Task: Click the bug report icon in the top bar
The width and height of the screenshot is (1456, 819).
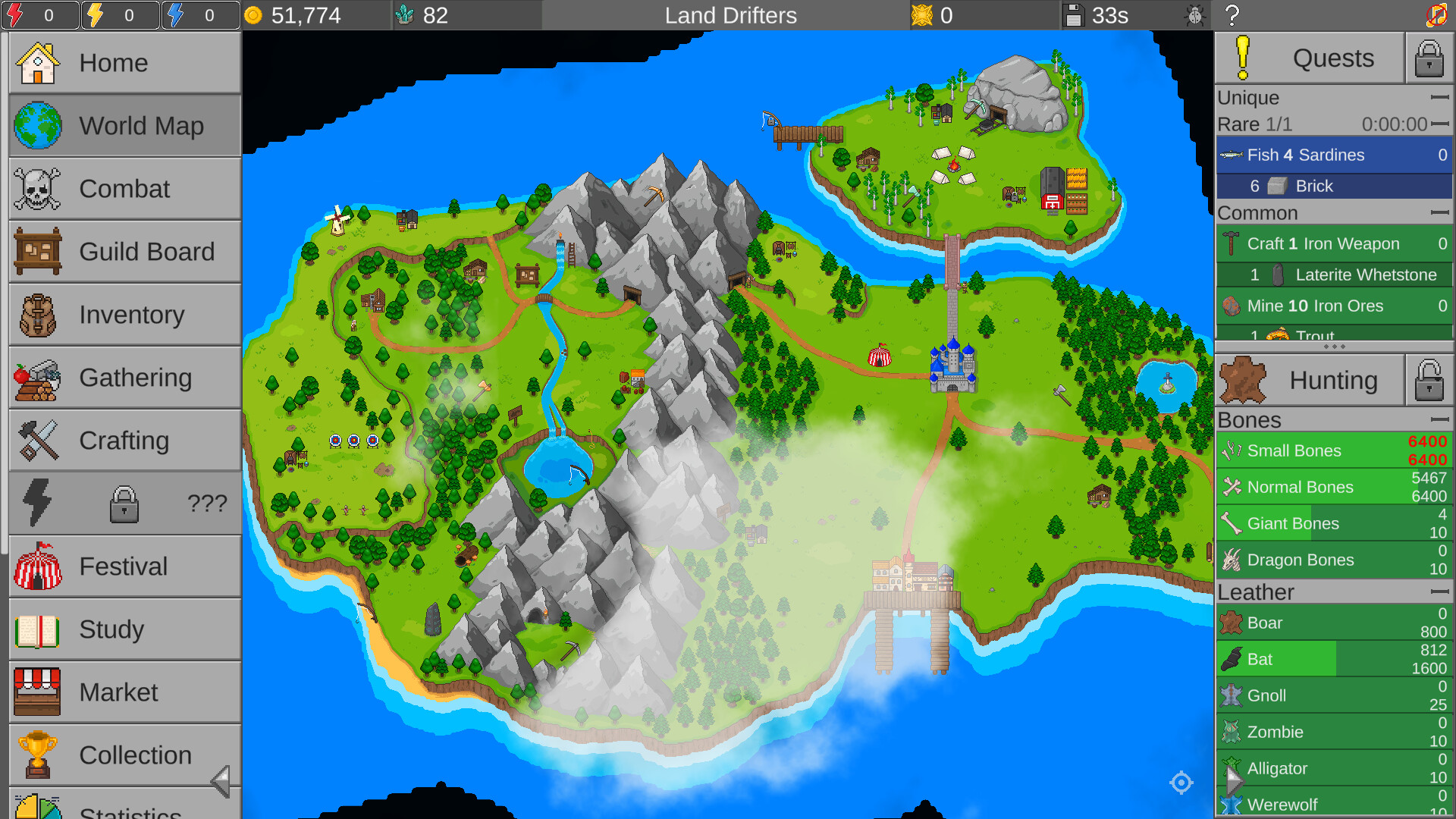Action: click(1196, 15)
